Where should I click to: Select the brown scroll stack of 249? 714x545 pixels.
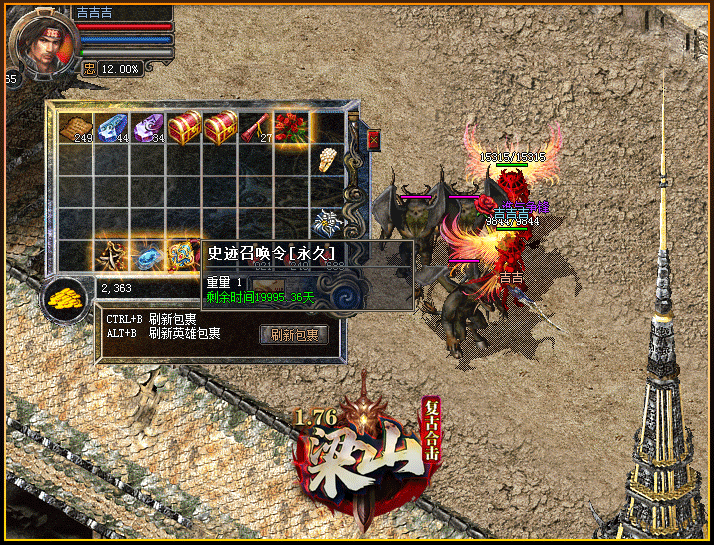coord(76,128)
